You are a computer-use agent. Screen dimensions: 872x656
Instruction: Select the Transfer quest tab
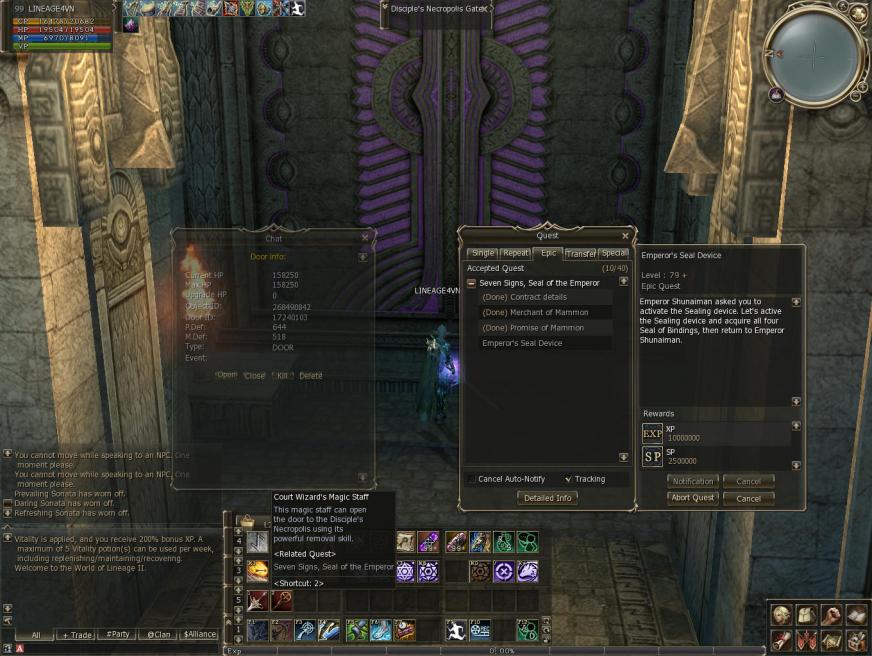[580, 253]
